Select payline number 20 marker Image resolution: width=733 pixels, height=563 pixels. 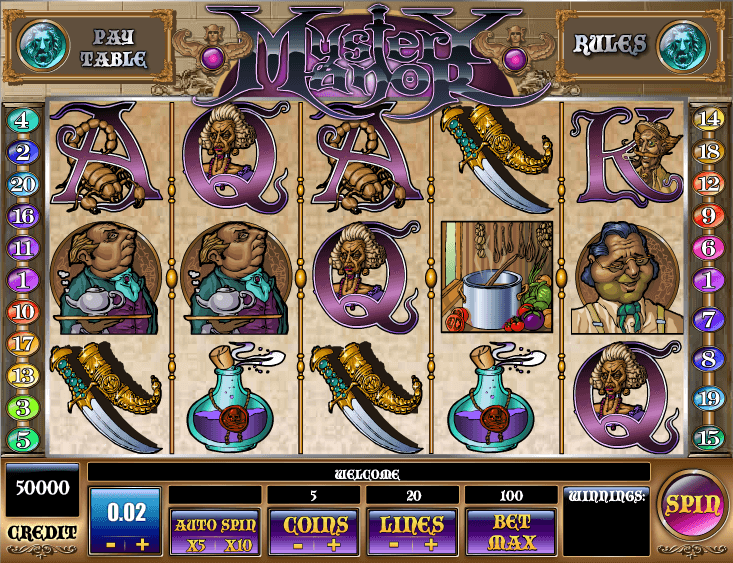click(24, 184)
